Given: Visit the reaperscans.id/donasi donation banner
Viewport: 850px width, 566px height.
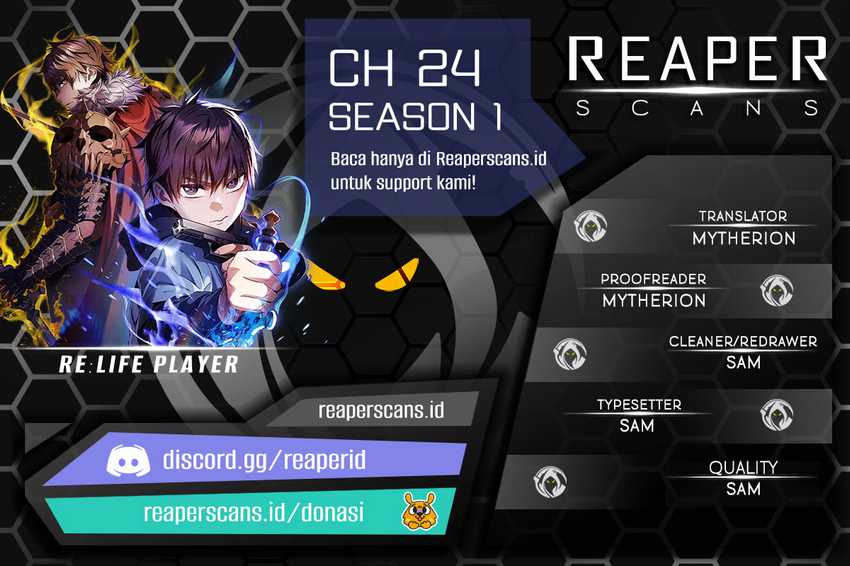Looking at the screenshot, I should pyautogui.click(x=254, y=513).
